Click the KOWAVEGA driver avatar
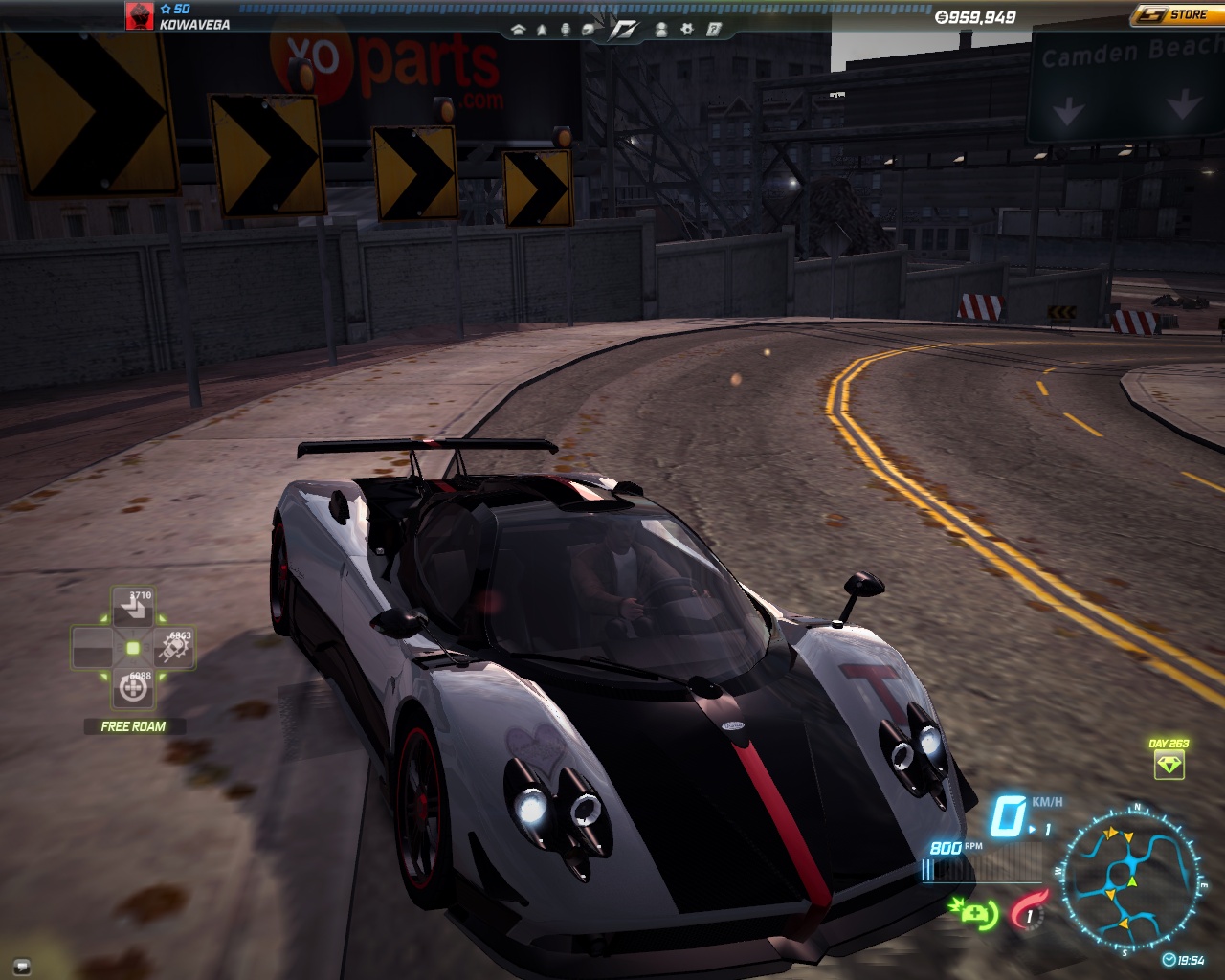Image resolution: width=1225 pixels, height=980 pixels. pos(140,16)
